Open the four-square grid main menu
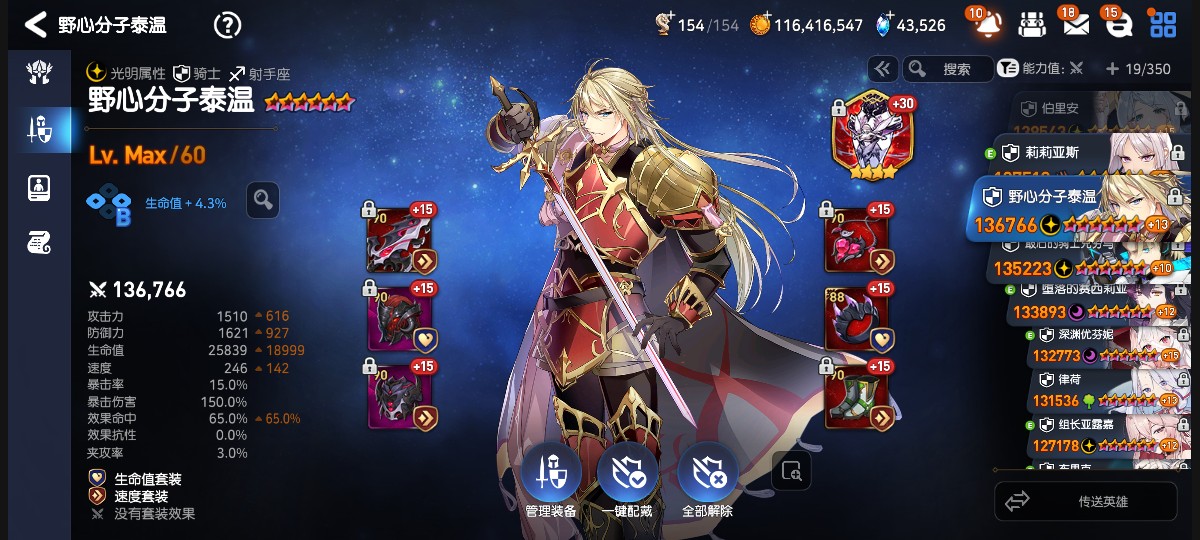The height and width of the screenshot is (540, 1200). point(1163,25)
